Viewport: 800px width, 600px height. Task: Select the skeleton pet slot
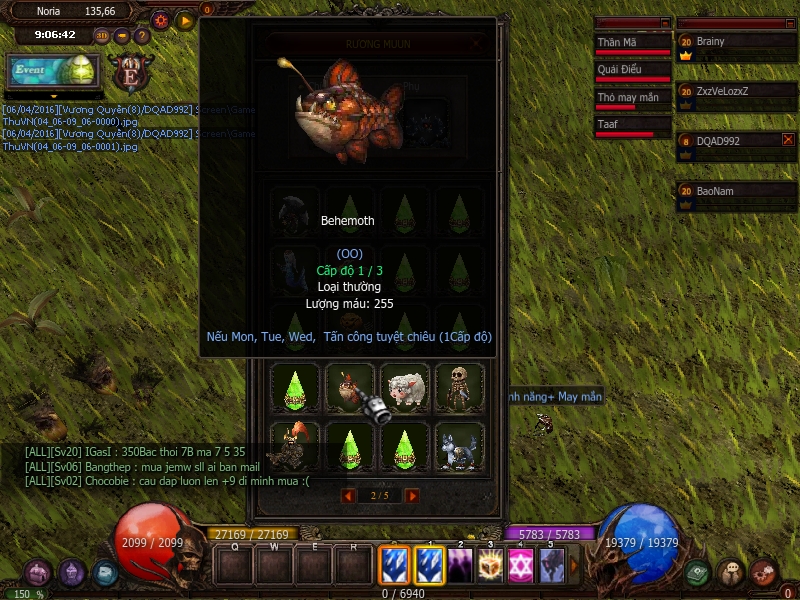tap(460, 387)
